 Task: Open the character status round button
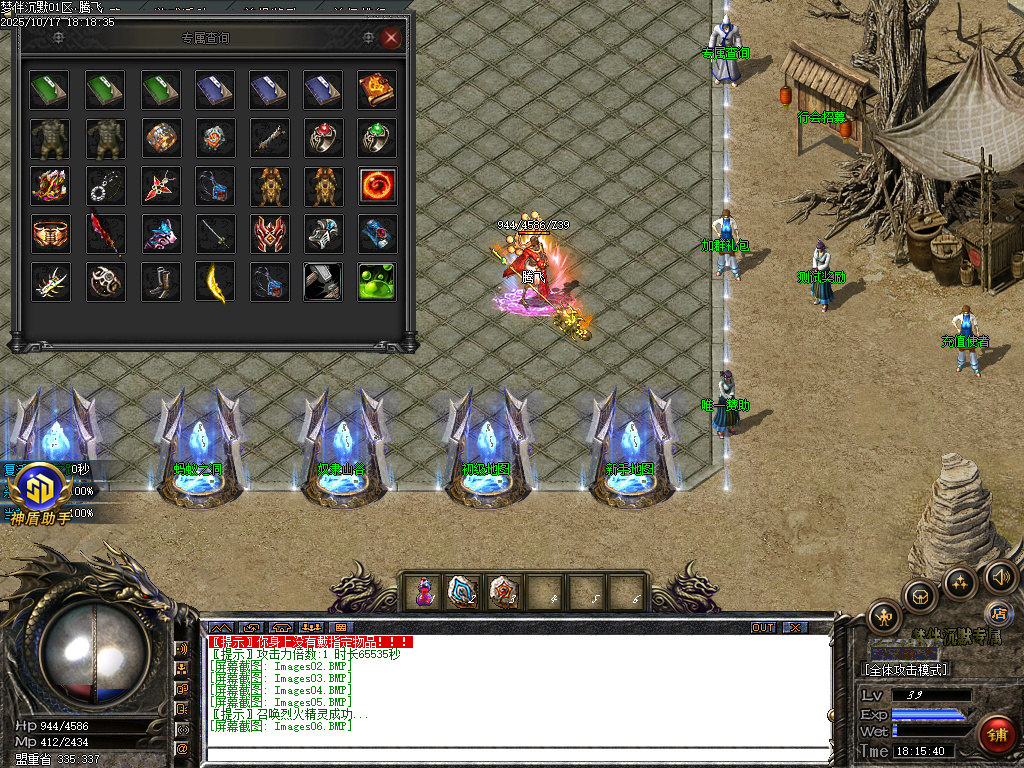point(885,617)
